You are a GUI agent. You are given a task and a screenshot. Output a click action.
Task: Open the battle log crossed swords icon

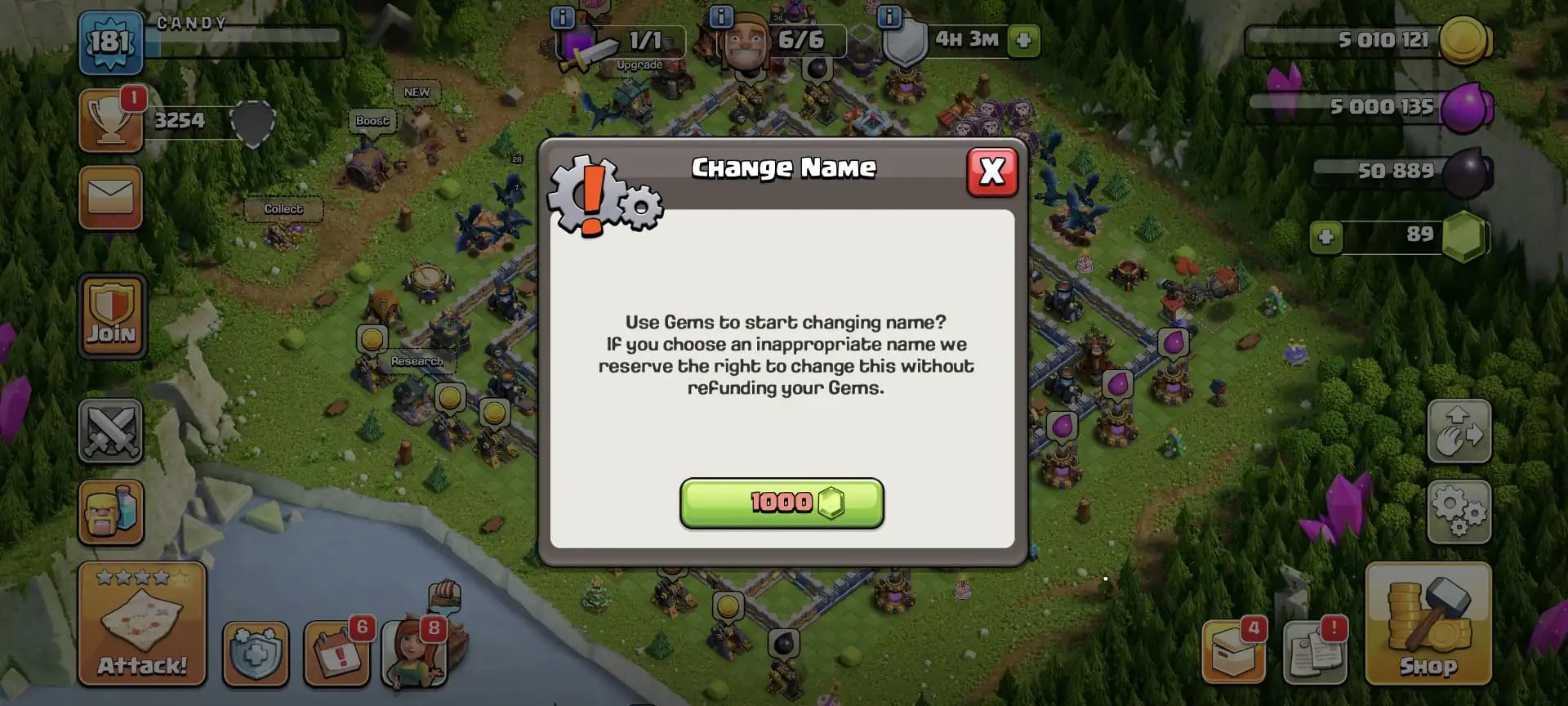click(111, 431)
